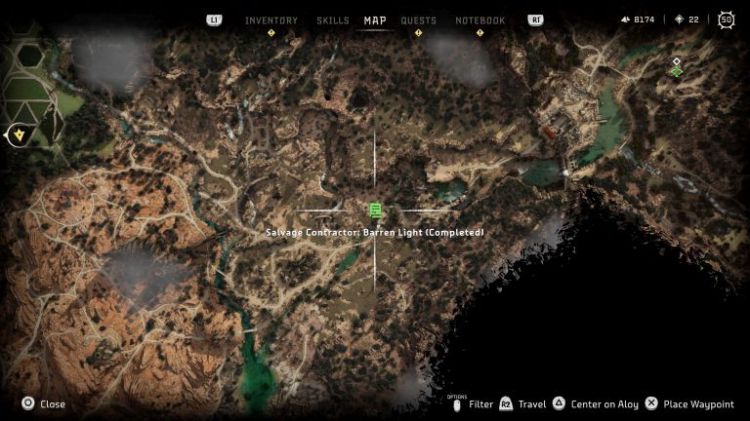Select the Salvage Contractor: Barren Light marker
Screen dimensions: 750x421
click(375, 209)
